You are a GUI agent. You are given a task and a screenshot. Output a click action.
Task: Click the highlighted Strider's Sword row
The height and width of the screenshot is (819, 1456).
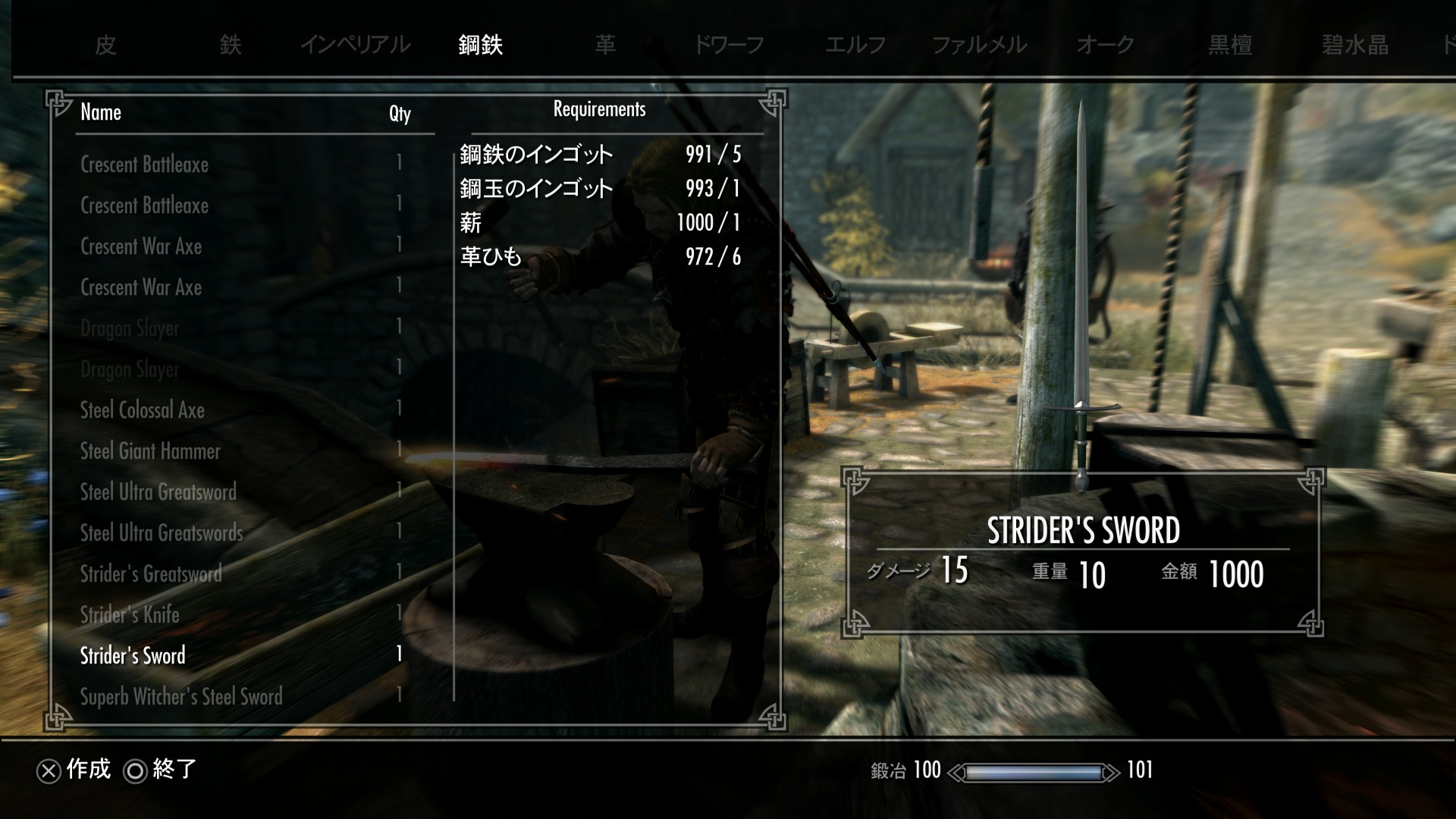[x=133, y=656]
